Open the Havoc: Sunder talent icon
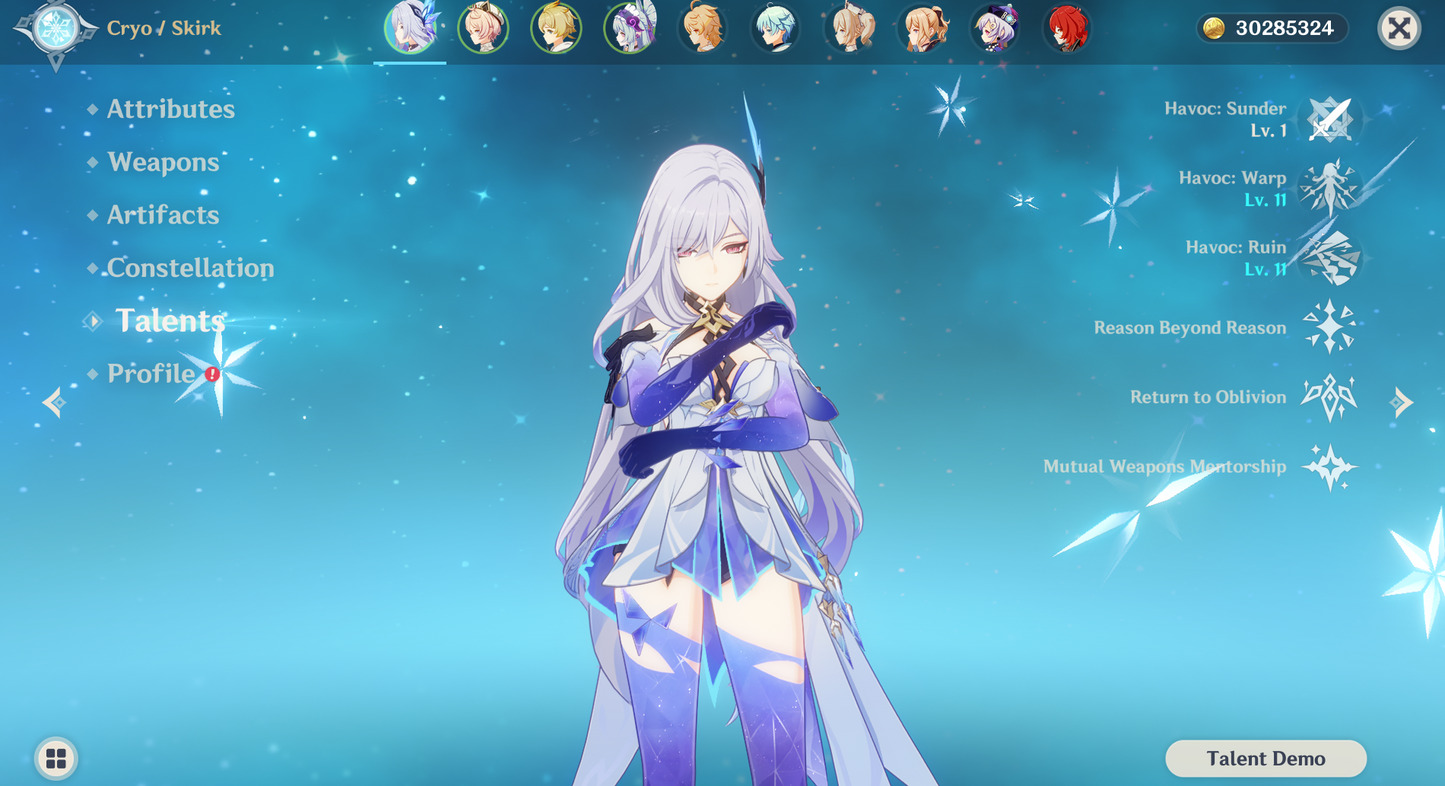Screen dimensions: 1445x786 click(x=1330, y=118)
